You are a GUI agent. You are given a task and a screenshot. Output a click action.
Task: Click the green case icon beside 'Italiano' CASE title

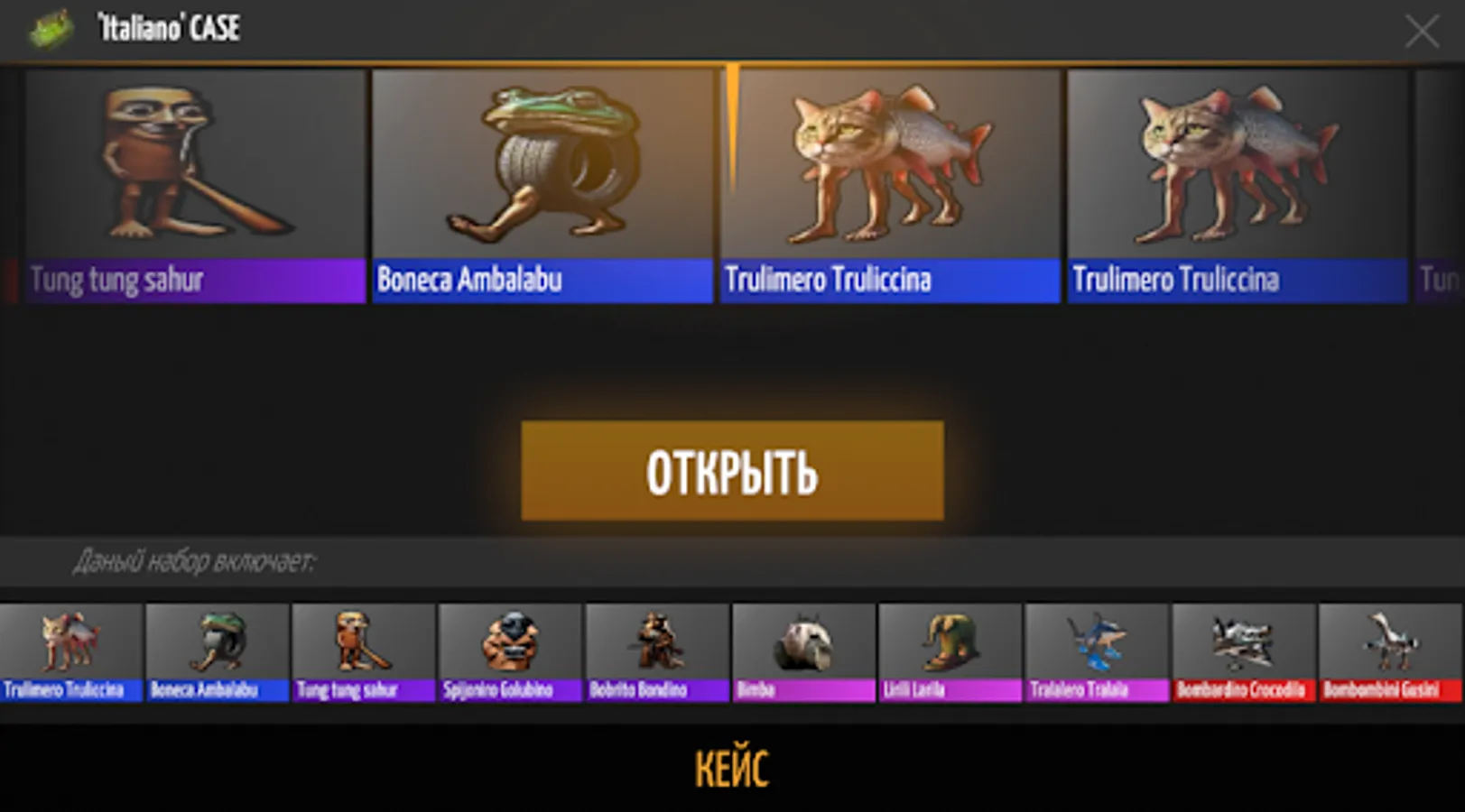[x=51, y=26]
